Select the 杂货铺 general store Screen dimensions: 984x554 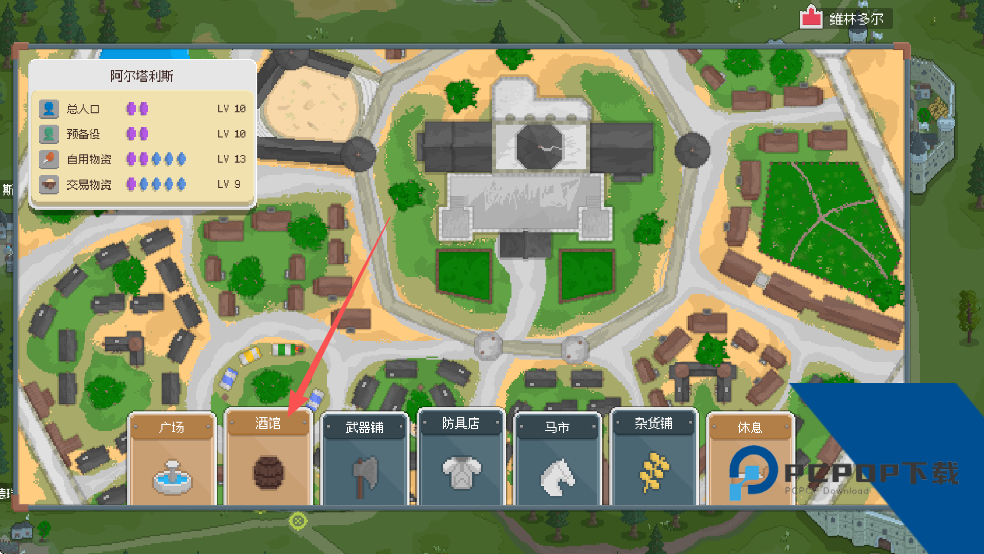coord(654,458)
